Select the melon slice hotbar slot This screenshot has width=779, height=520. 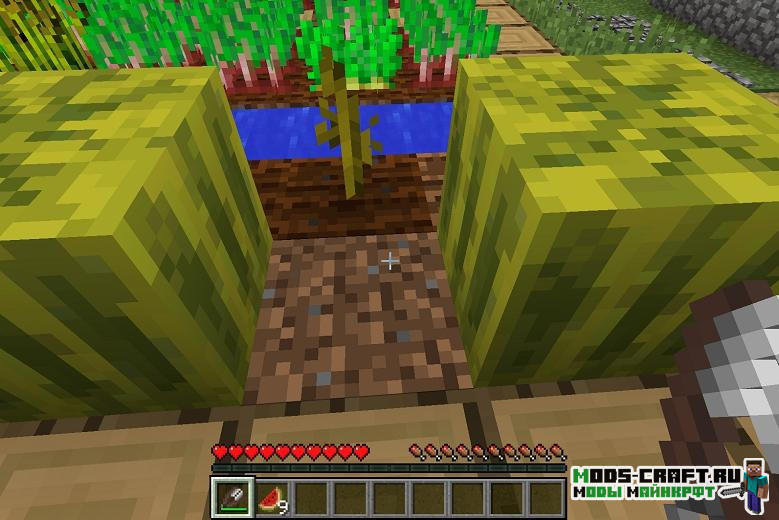tap(270, 497)
